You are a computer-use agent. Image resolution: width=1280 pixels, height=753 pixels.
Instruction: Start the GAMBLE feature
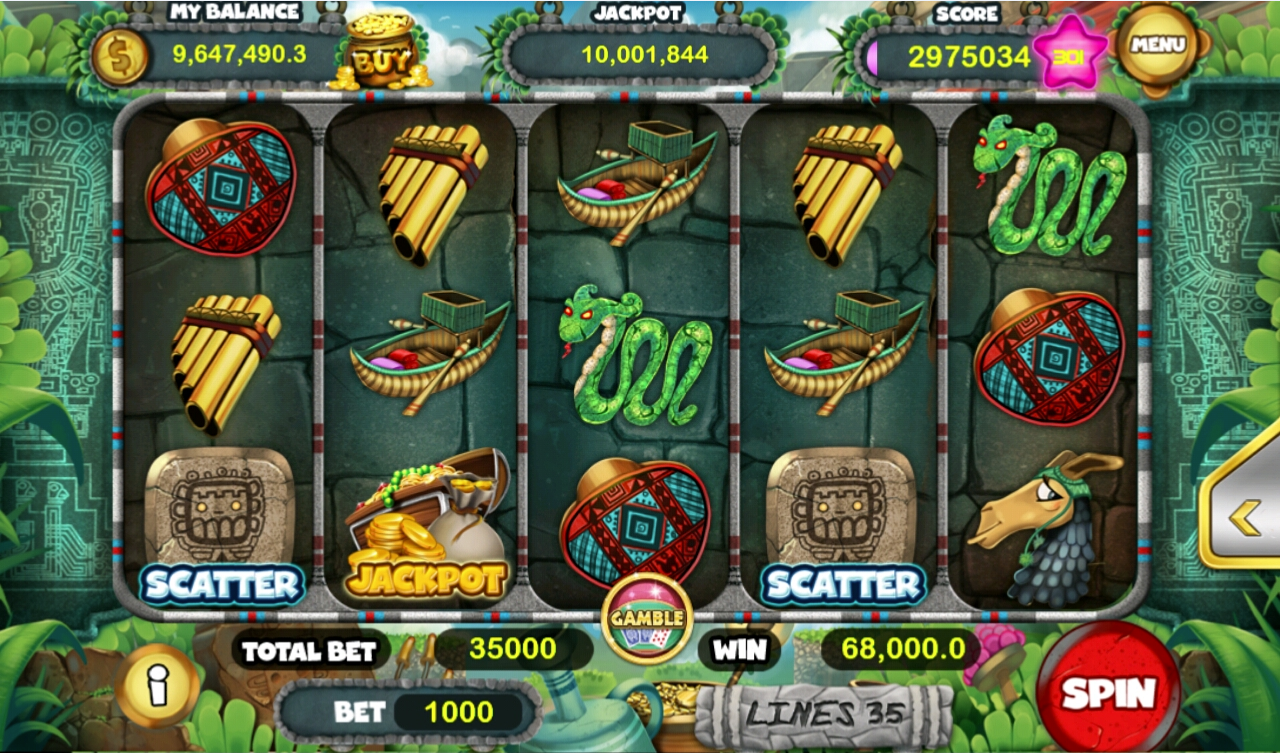[x=647, y=618]
